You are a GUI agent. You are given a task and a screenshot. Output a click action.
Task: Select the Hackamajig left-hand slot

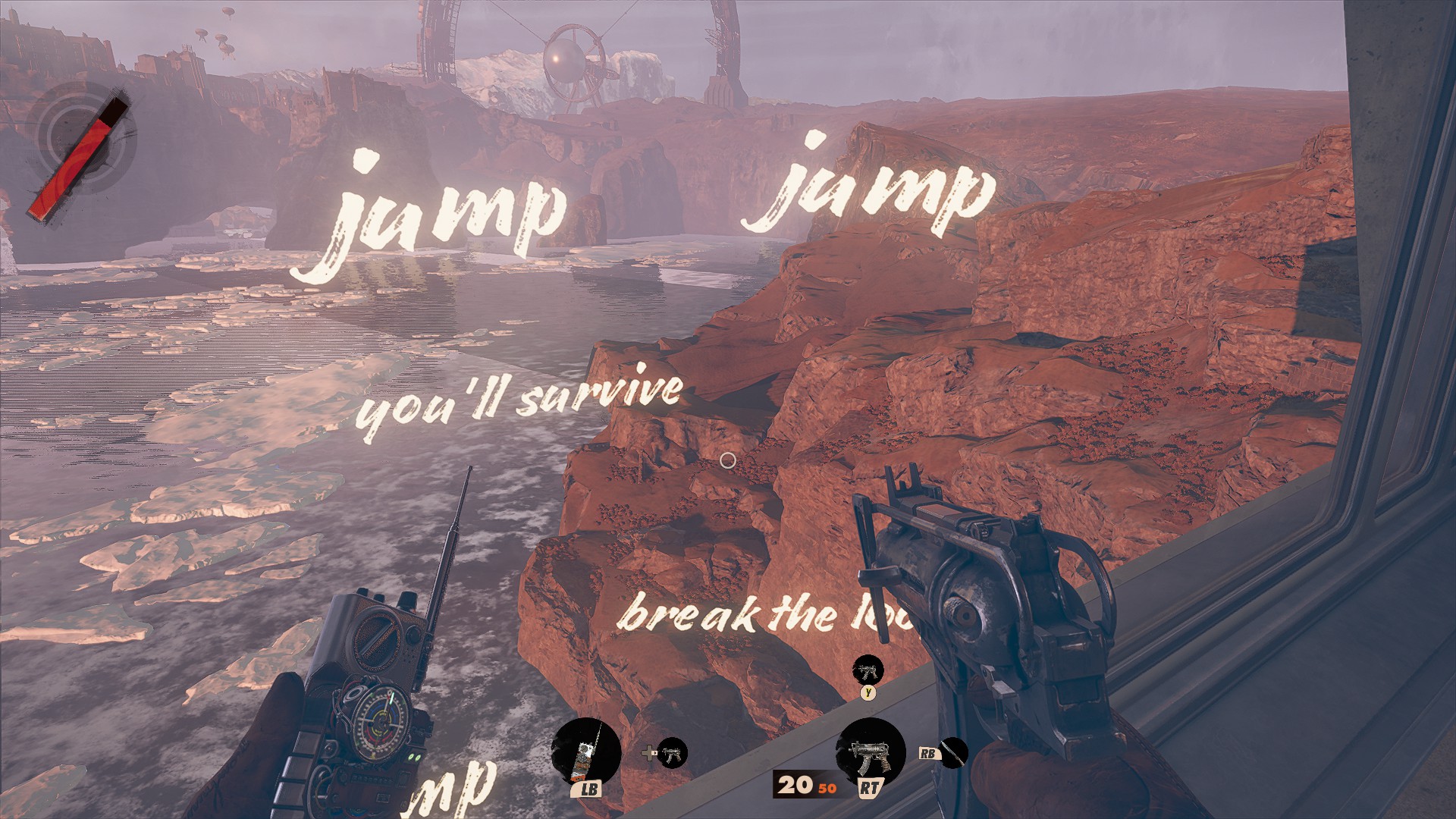pos(585,753)
